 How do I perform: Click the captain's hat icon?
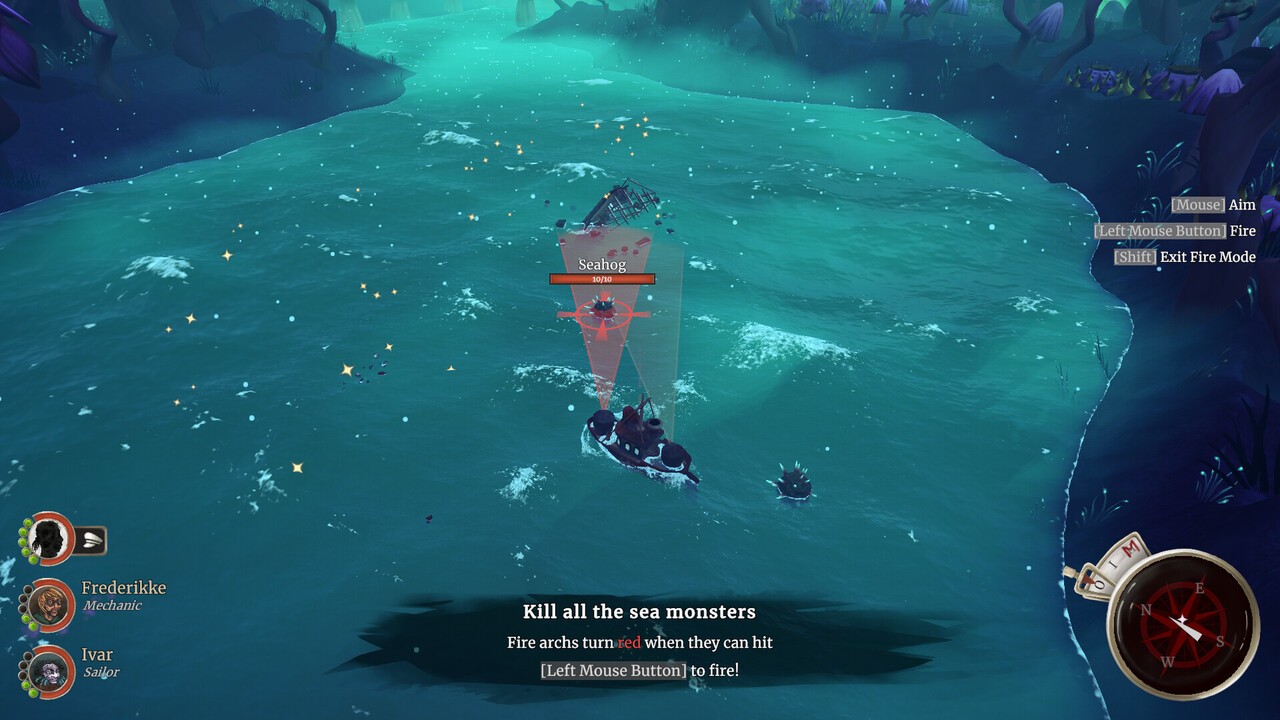[x=90, y=541]
